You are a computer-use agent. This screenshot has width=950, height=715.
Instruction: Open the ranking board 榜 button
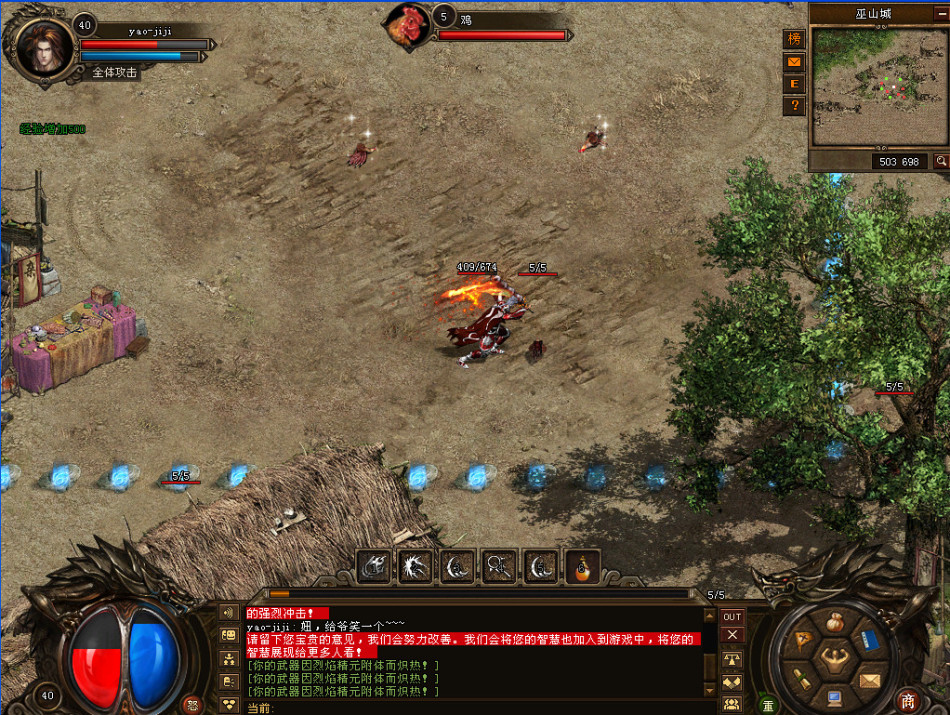(x=794, y=39)
